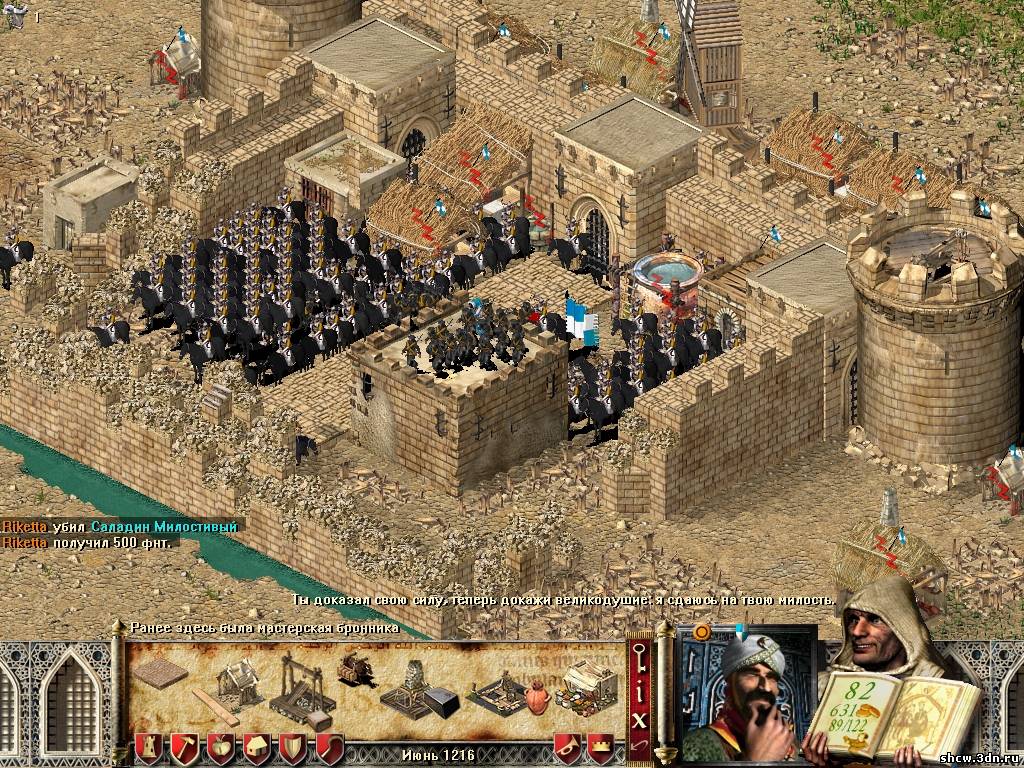Click the crown shield button
The image size is (1024, 768).
(600, 747)
